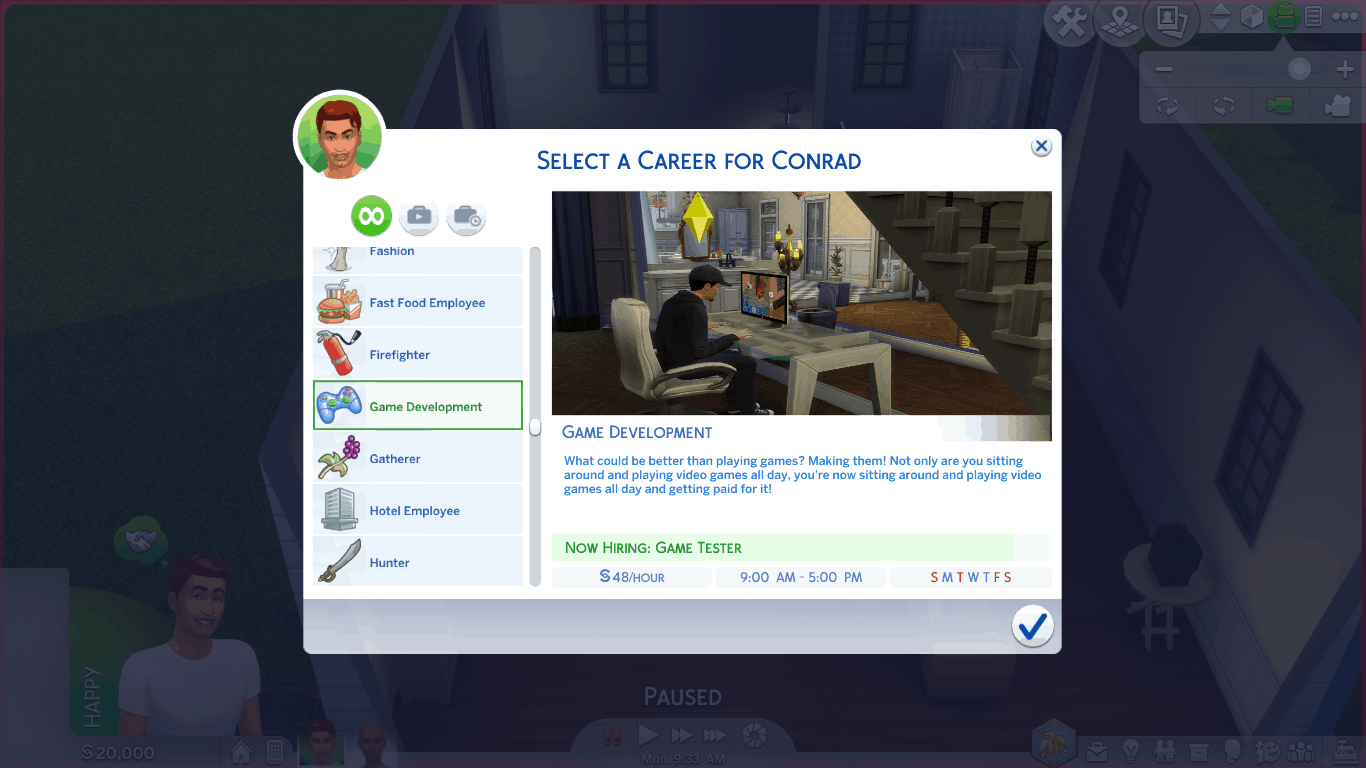Viewport: 1366px width, 768px height.
Task: Resume the game at normal play speed
Action: click(648, 736)
